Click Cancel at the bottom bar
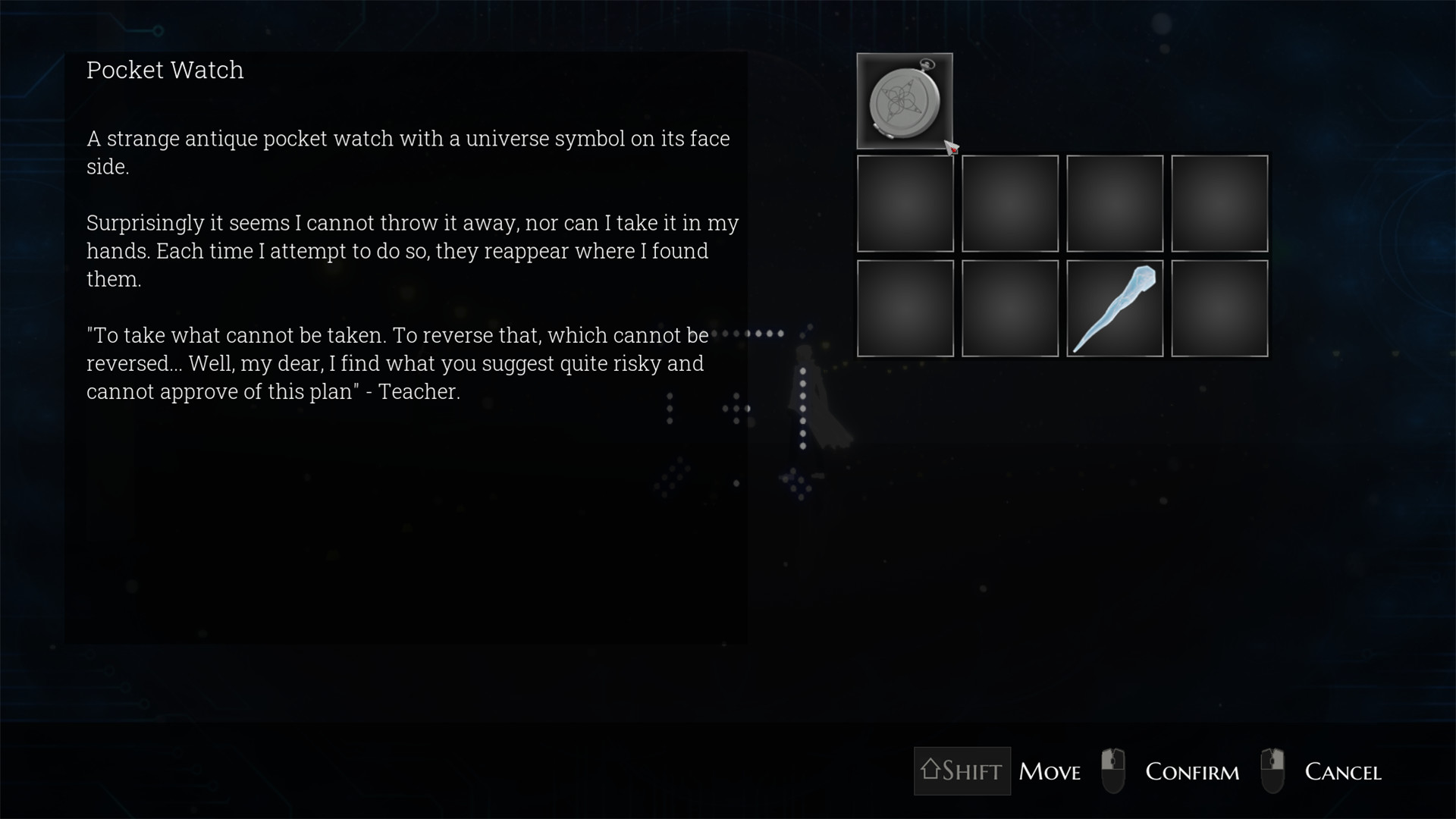Viewport: 1456px width, 819px height. [x=1343, y=770]
